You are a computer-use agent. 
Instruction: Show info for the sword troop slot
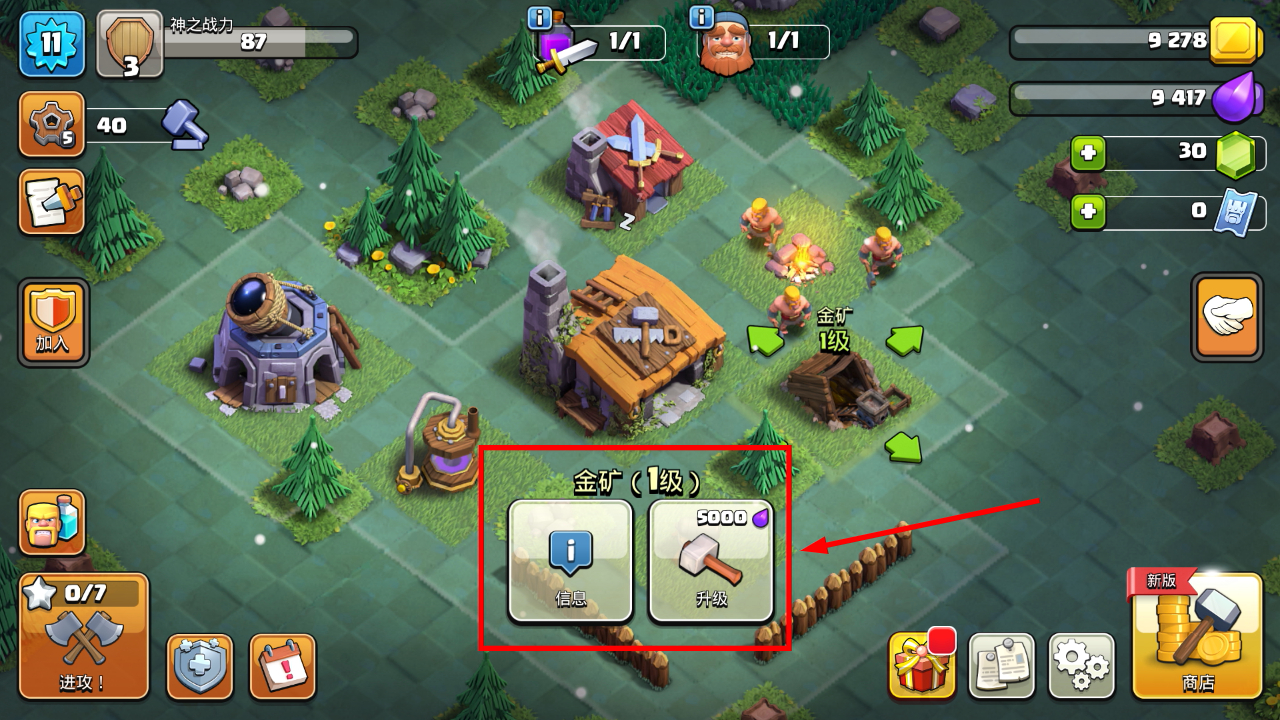pyautogui.click(x=540, y=17)
